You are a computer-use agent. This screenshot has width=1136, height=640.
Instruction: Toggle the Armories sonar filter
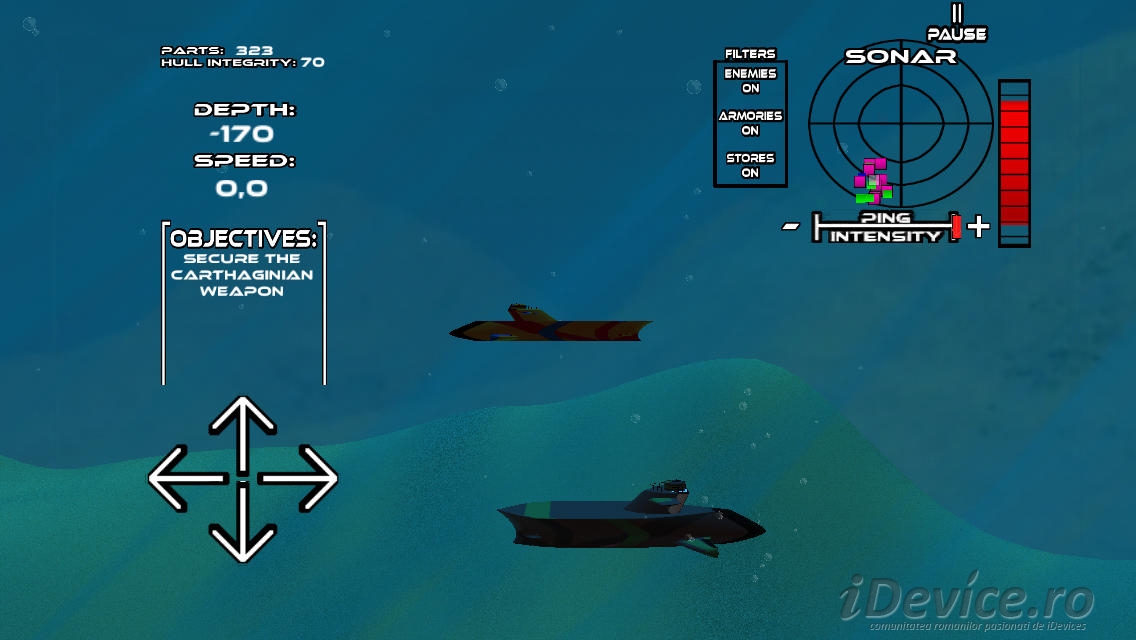[750, 123]
